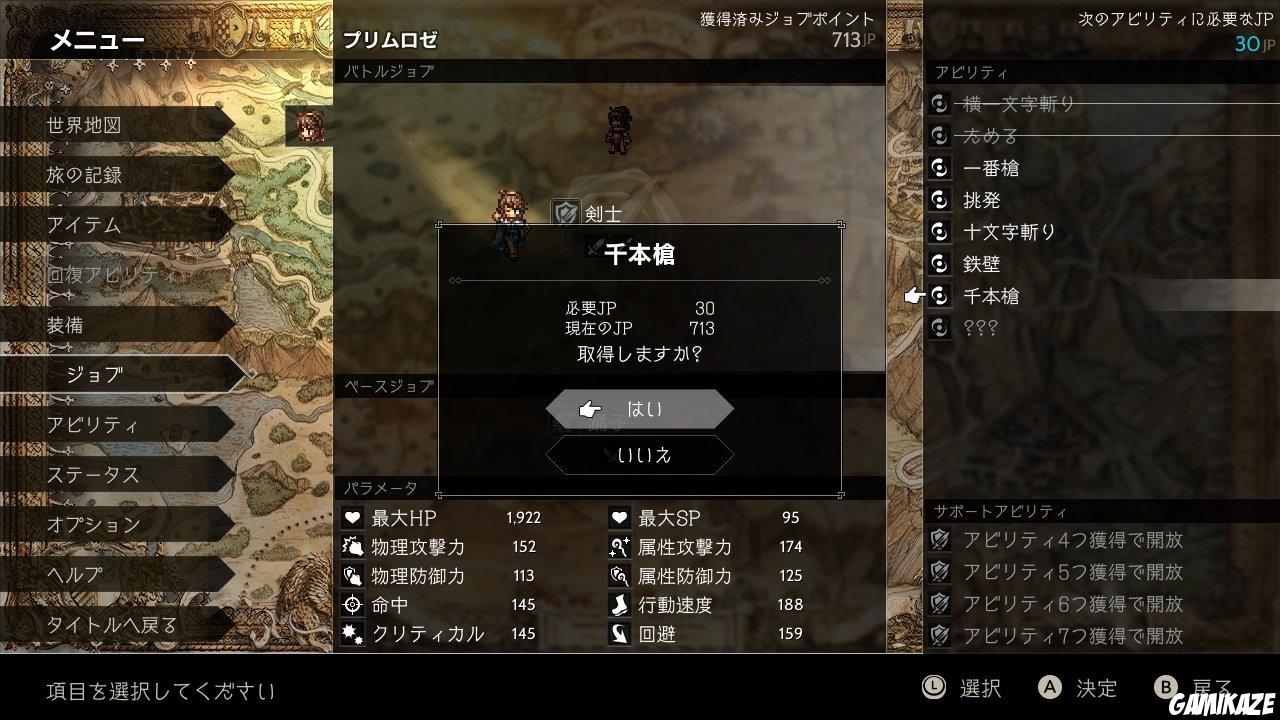Click the greyed ??? ability icon
Screen dimensions: 1280x720
pos(938,327)
